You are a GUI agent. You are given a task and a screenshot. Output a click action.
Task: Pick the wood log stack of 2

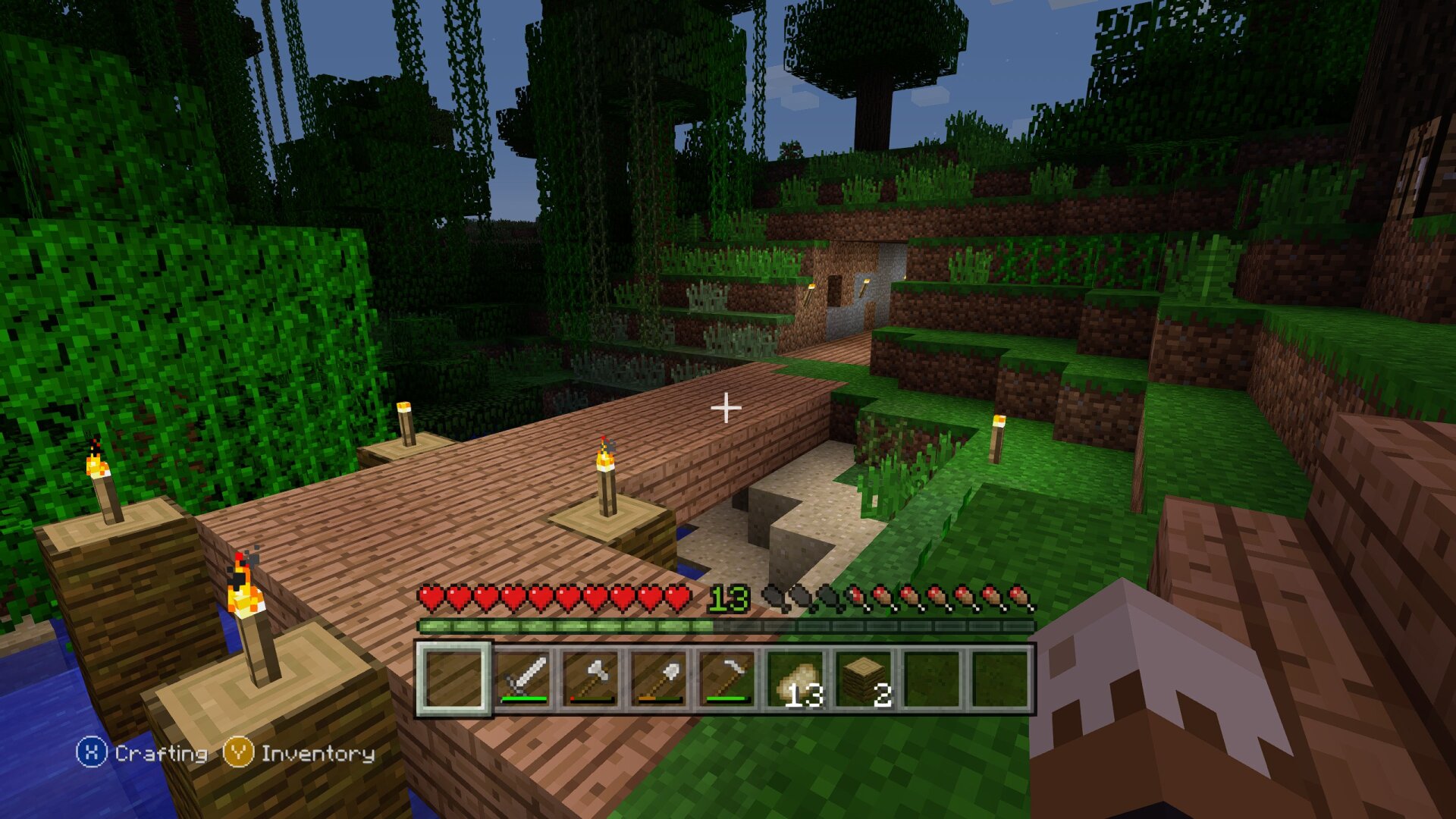864,678
